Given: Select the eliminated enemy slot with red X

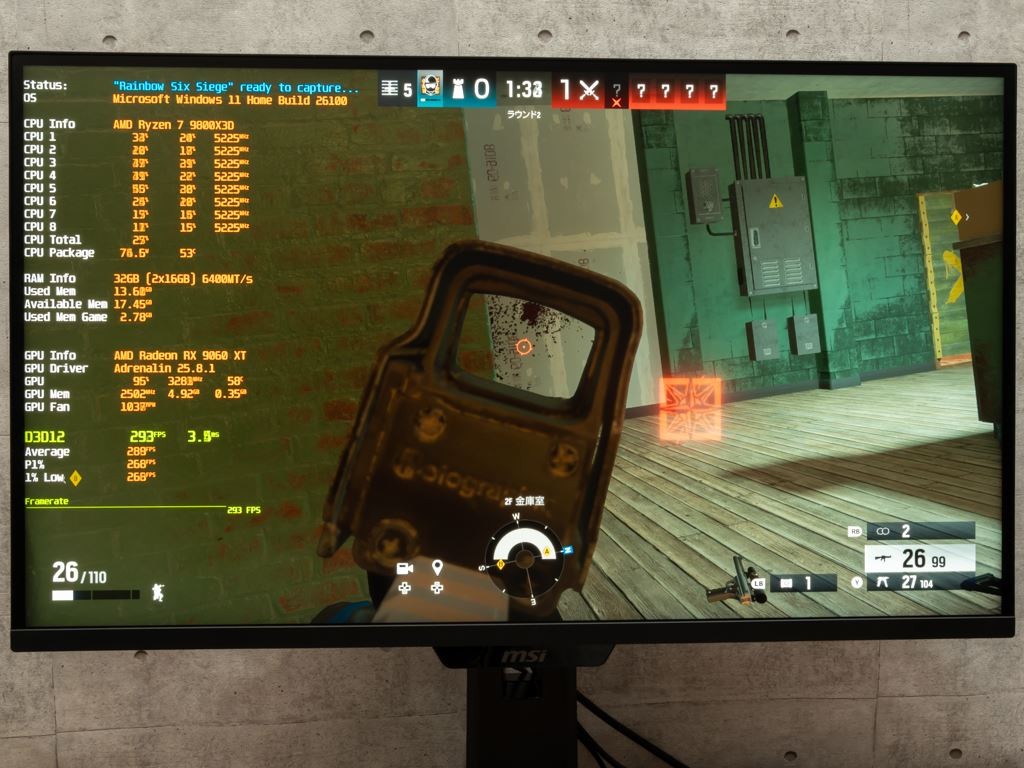Looking at the screenshot, I should 617,93.
